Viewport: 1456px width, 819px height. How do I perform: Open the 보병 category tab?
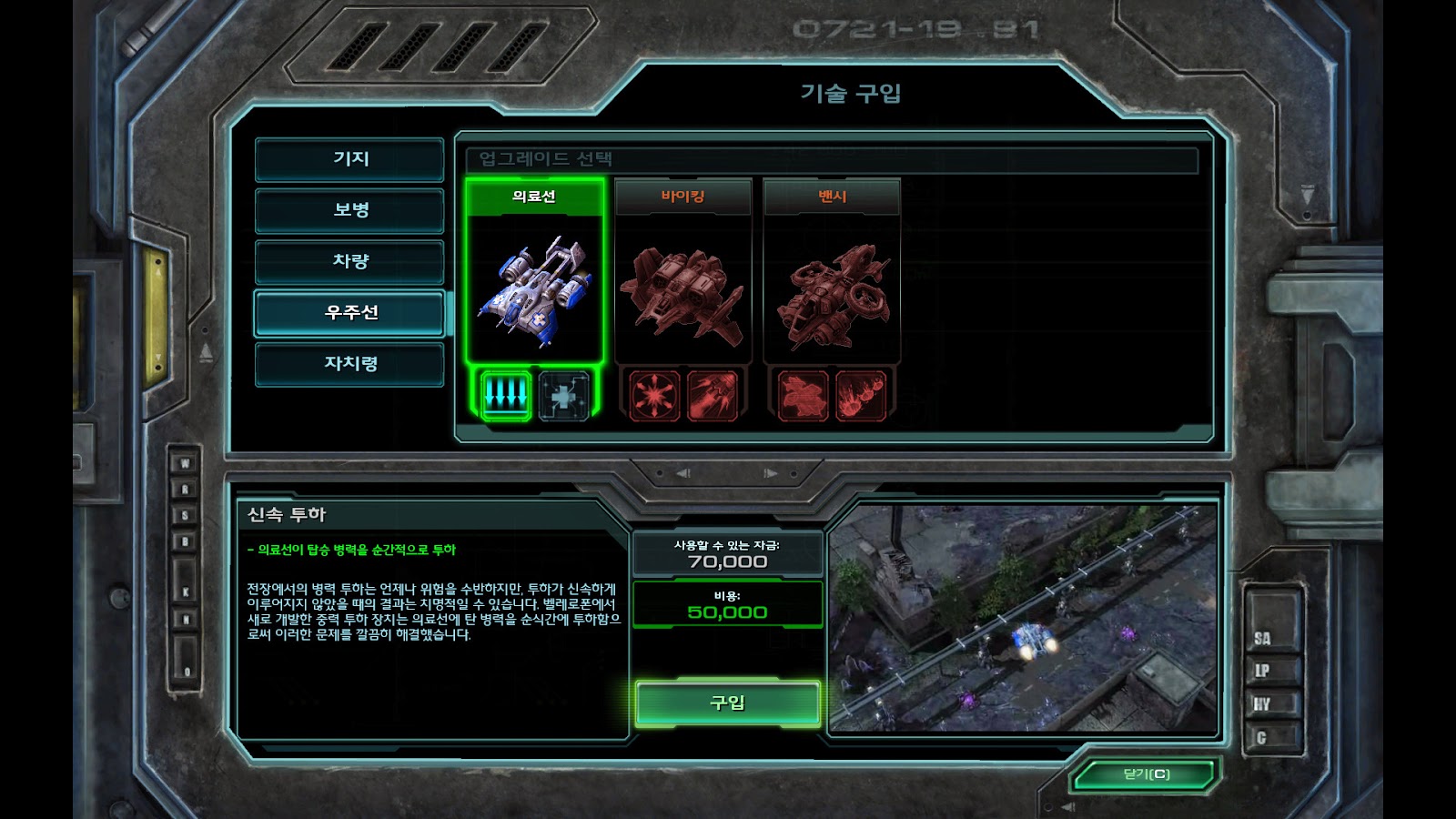(350, 210)
